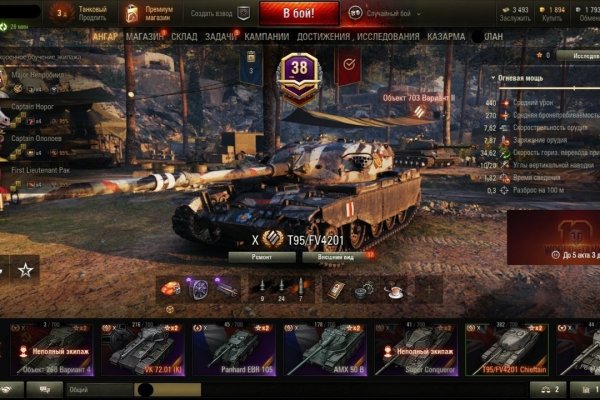Select the T95/FV4201 Chieftain tank card
600x400 pixels.
tap(506, 348)
